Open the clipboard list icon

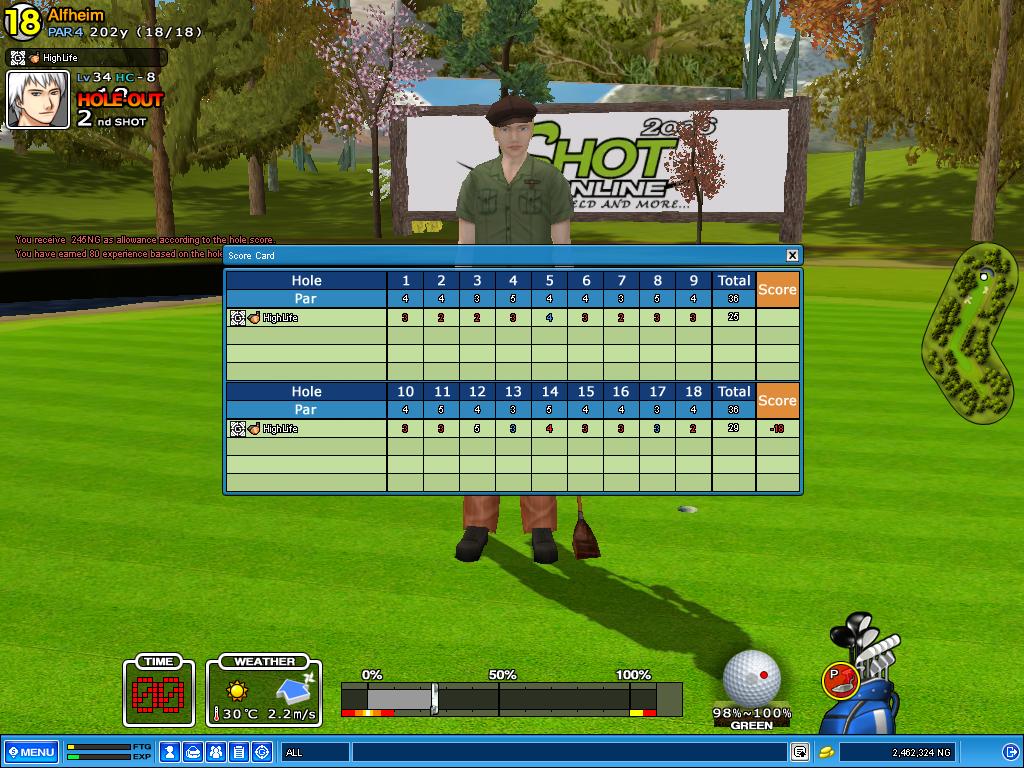pos(239,752)
